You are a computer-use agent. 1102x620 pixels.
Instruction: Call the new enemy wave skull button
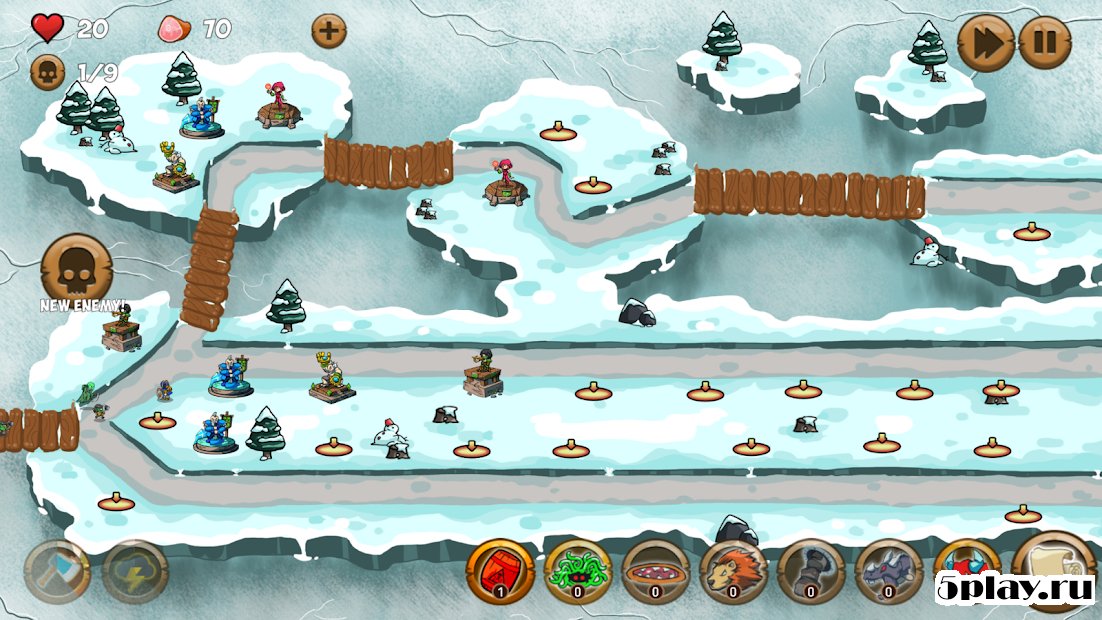click(76, 267)
